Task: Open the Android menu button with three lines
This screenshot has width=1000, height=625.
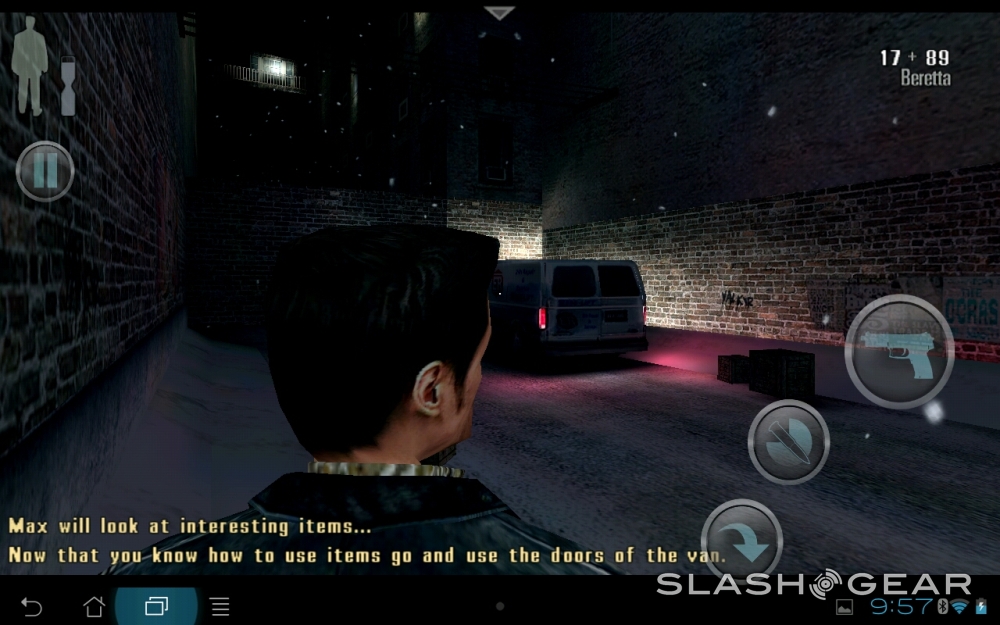Action: point(220,607)
